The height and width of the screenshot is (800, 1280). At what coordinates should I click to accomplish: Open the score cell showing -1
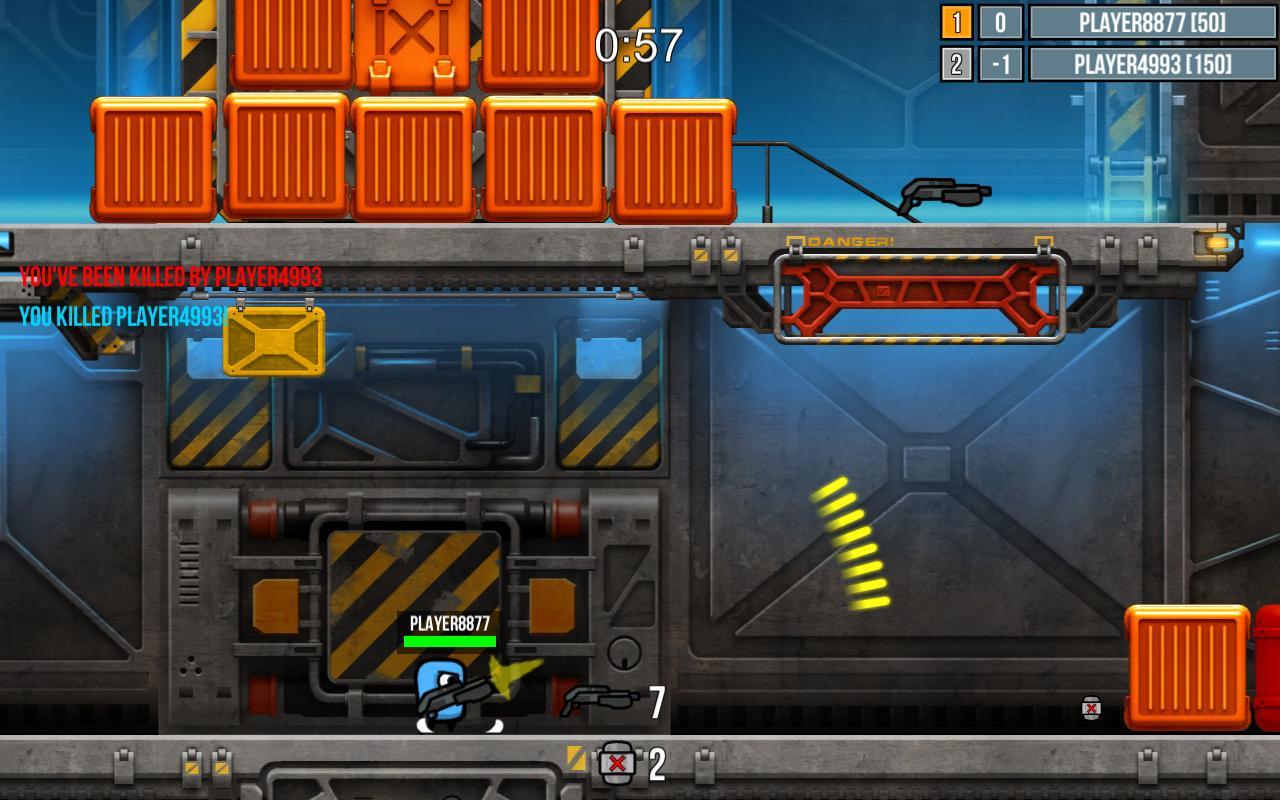[1000, 64]
